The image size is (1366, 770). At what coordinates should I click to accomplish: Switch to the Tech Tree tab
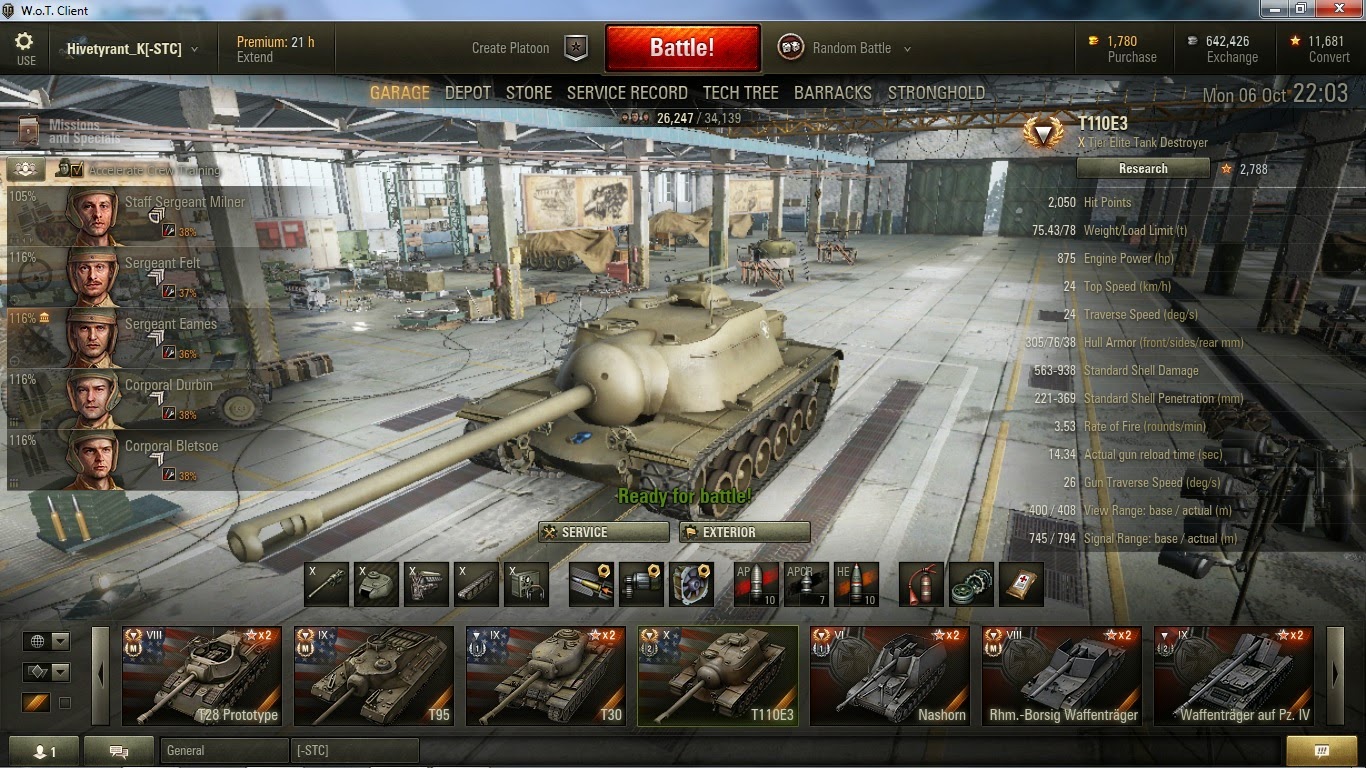(740, 93)
